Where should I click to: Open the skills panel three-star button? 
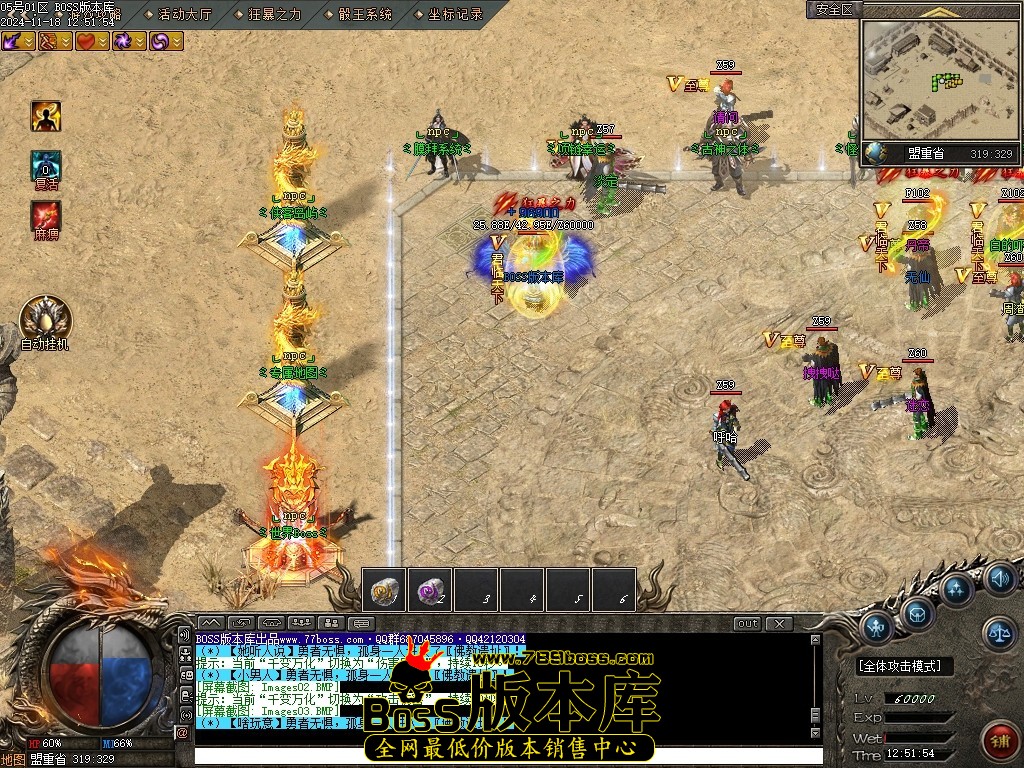pos(957,589)
